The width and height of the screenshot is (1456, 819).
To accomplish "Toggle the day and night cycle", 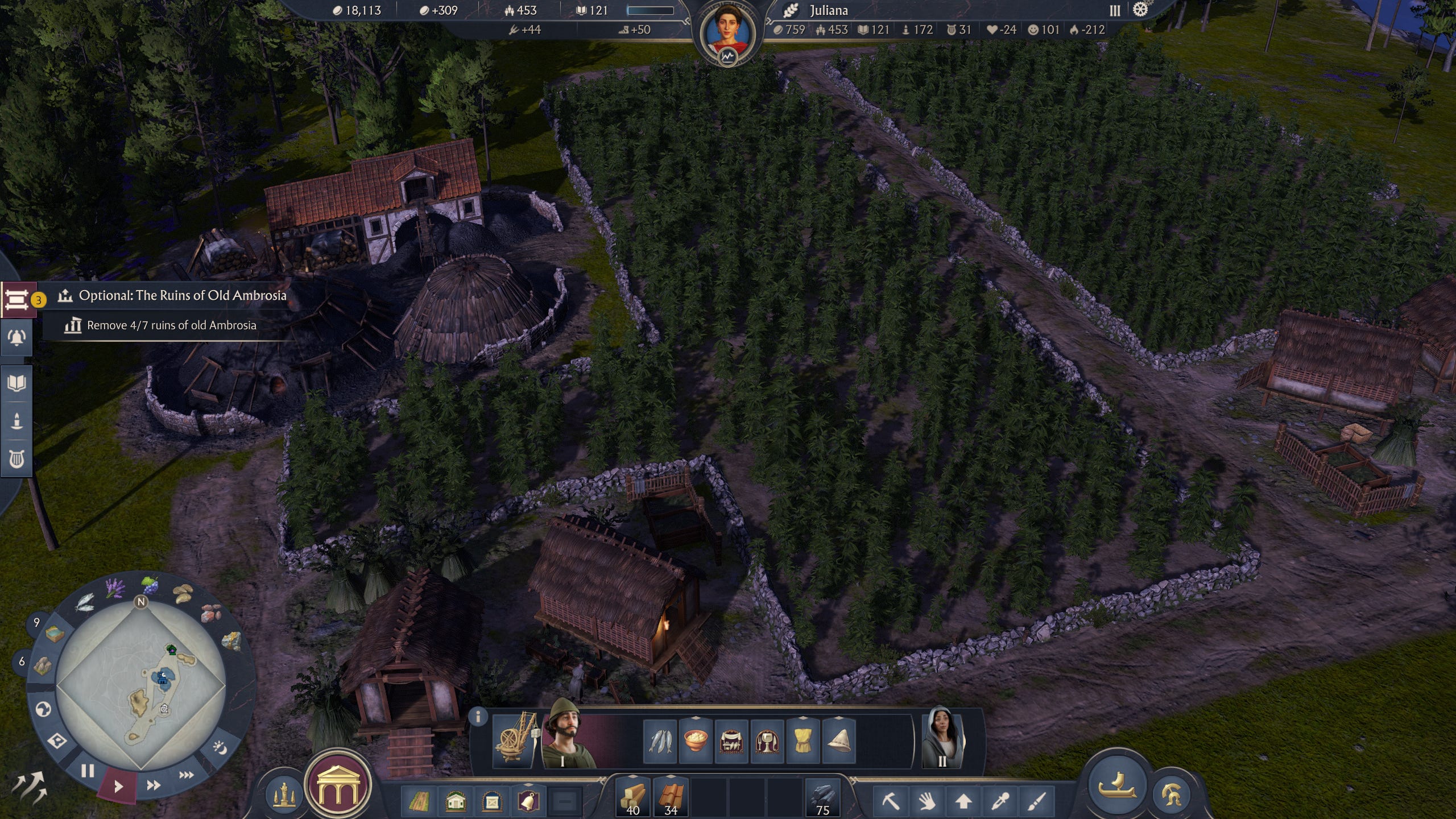I will pos(220,748).
